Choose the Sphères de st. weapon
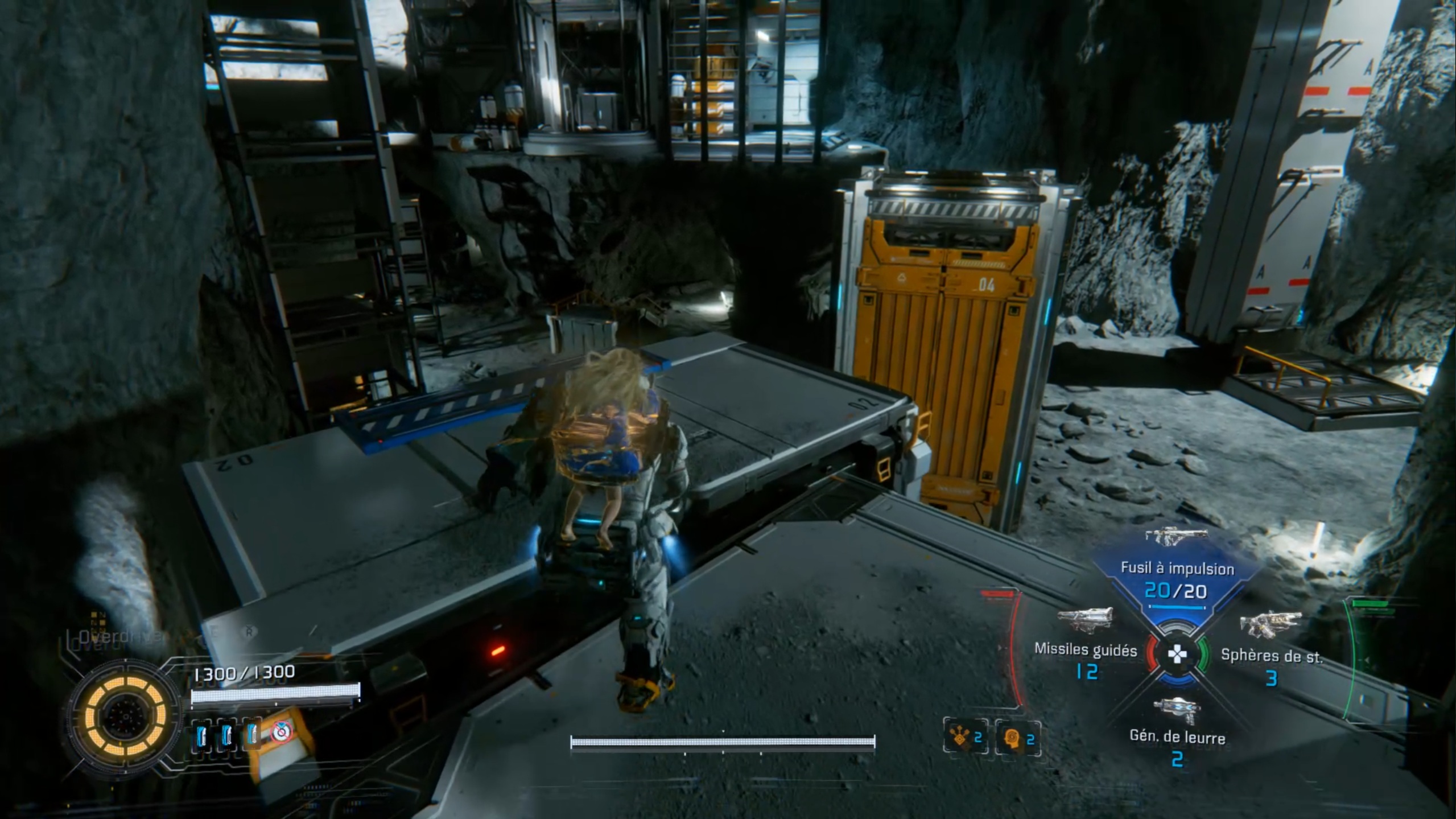Image resolution: width=1456 pixels, height=819 pixels. click(x=1271, y=656)
